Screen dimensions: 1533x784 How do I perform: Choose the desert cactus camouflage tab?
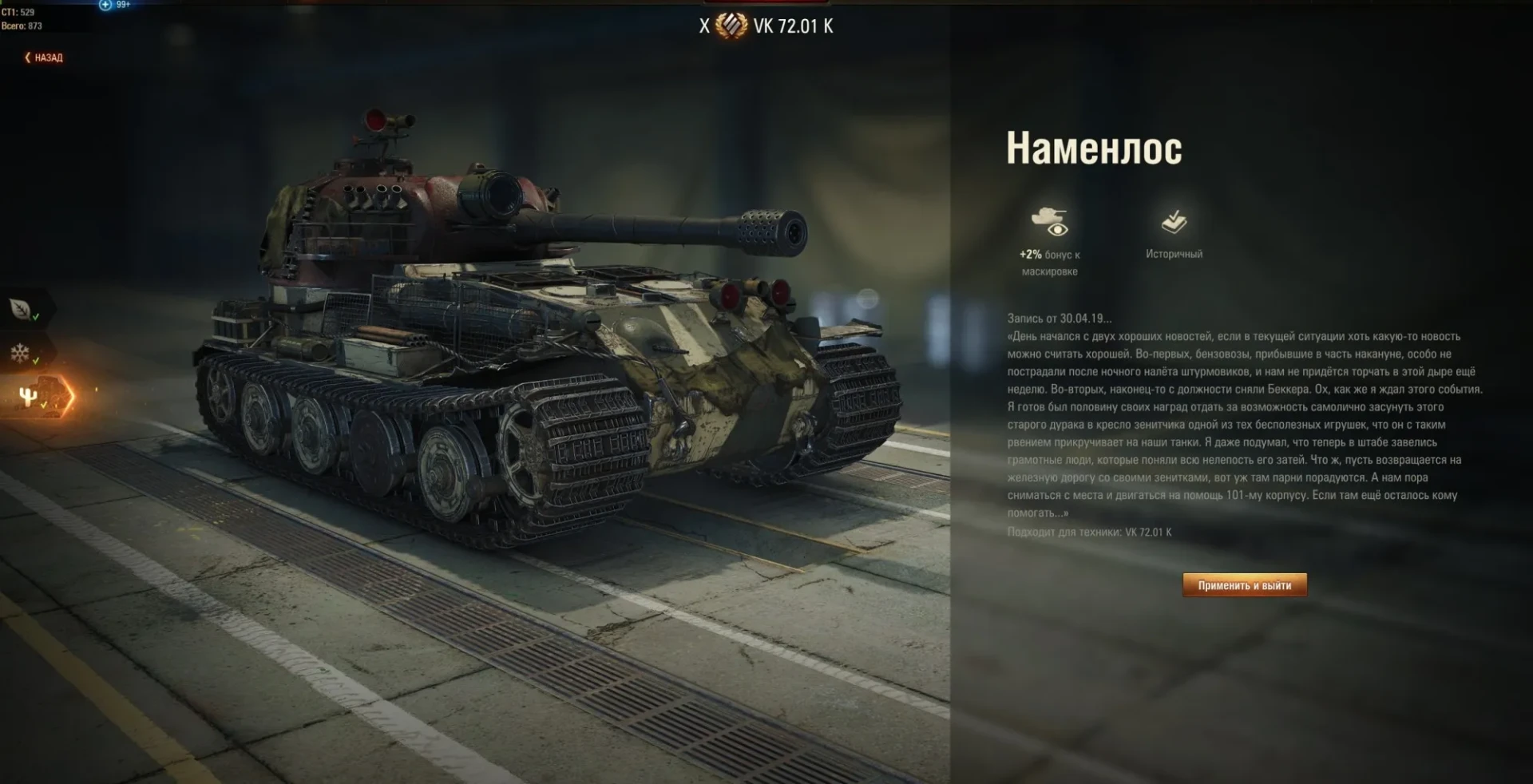tap(30, 397)
